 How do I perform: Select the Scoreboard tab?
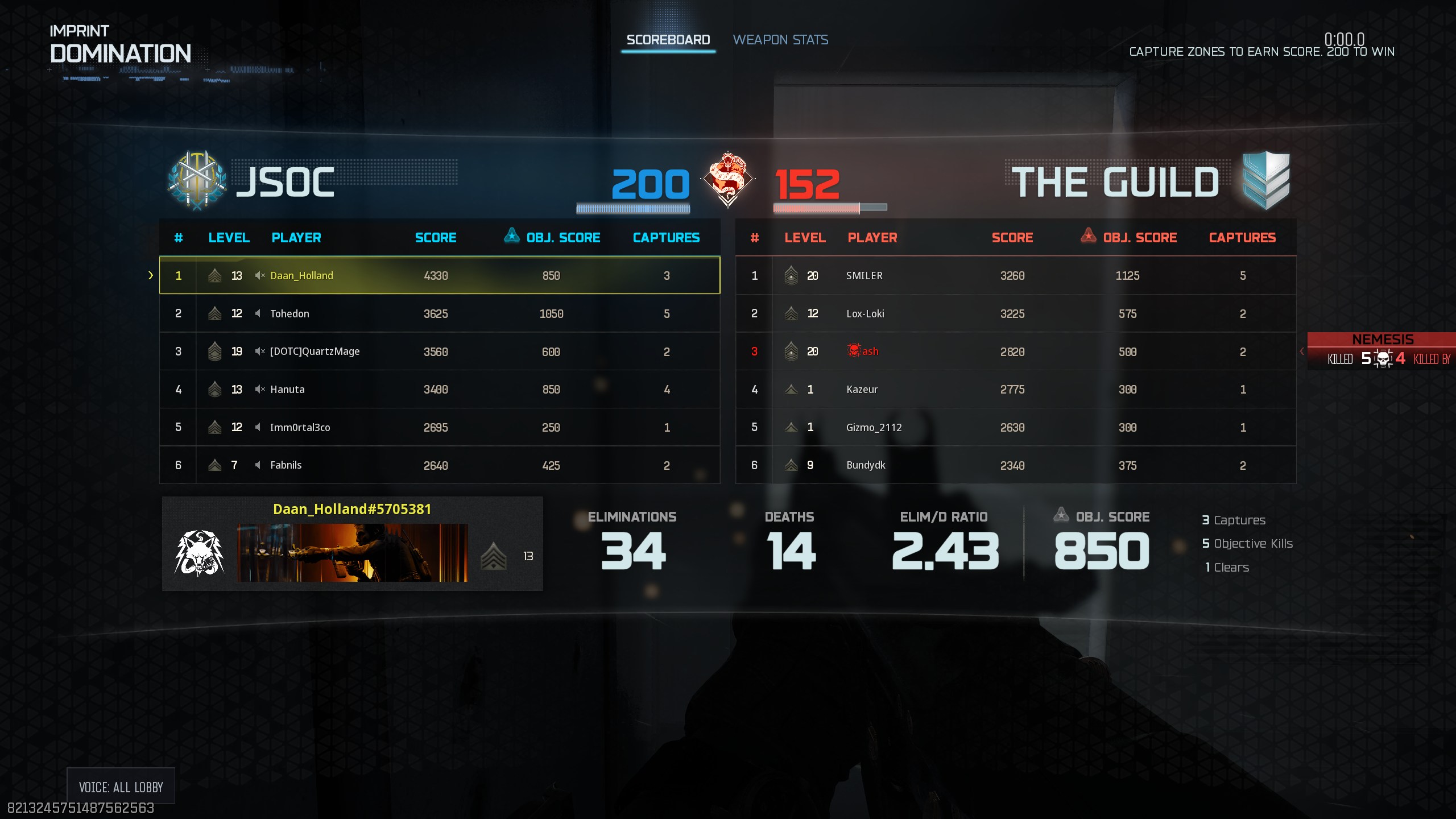tap(668, 40)
